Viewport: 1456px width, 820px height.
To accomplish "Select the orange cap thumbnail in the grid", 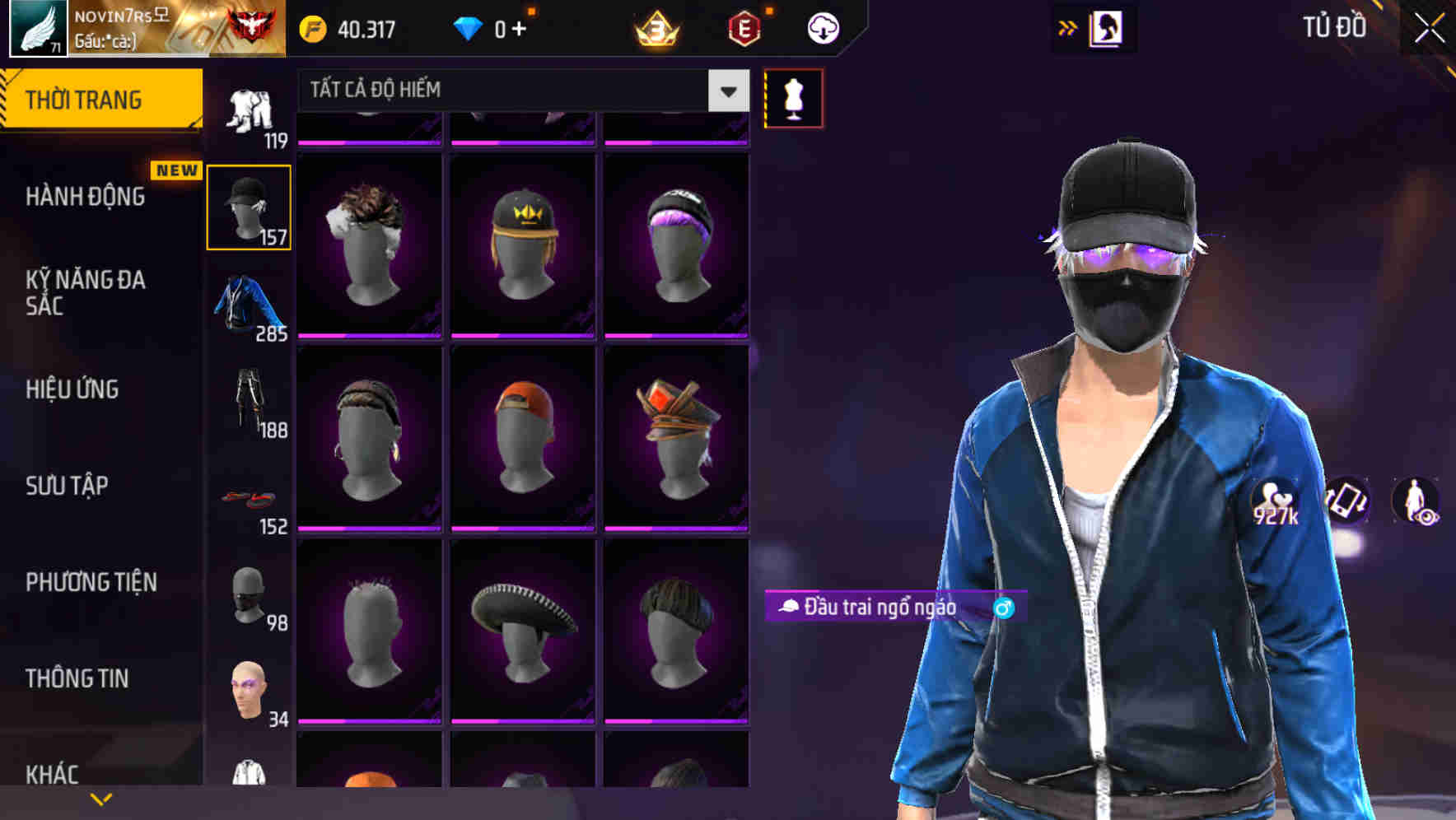I will [524, 436].
